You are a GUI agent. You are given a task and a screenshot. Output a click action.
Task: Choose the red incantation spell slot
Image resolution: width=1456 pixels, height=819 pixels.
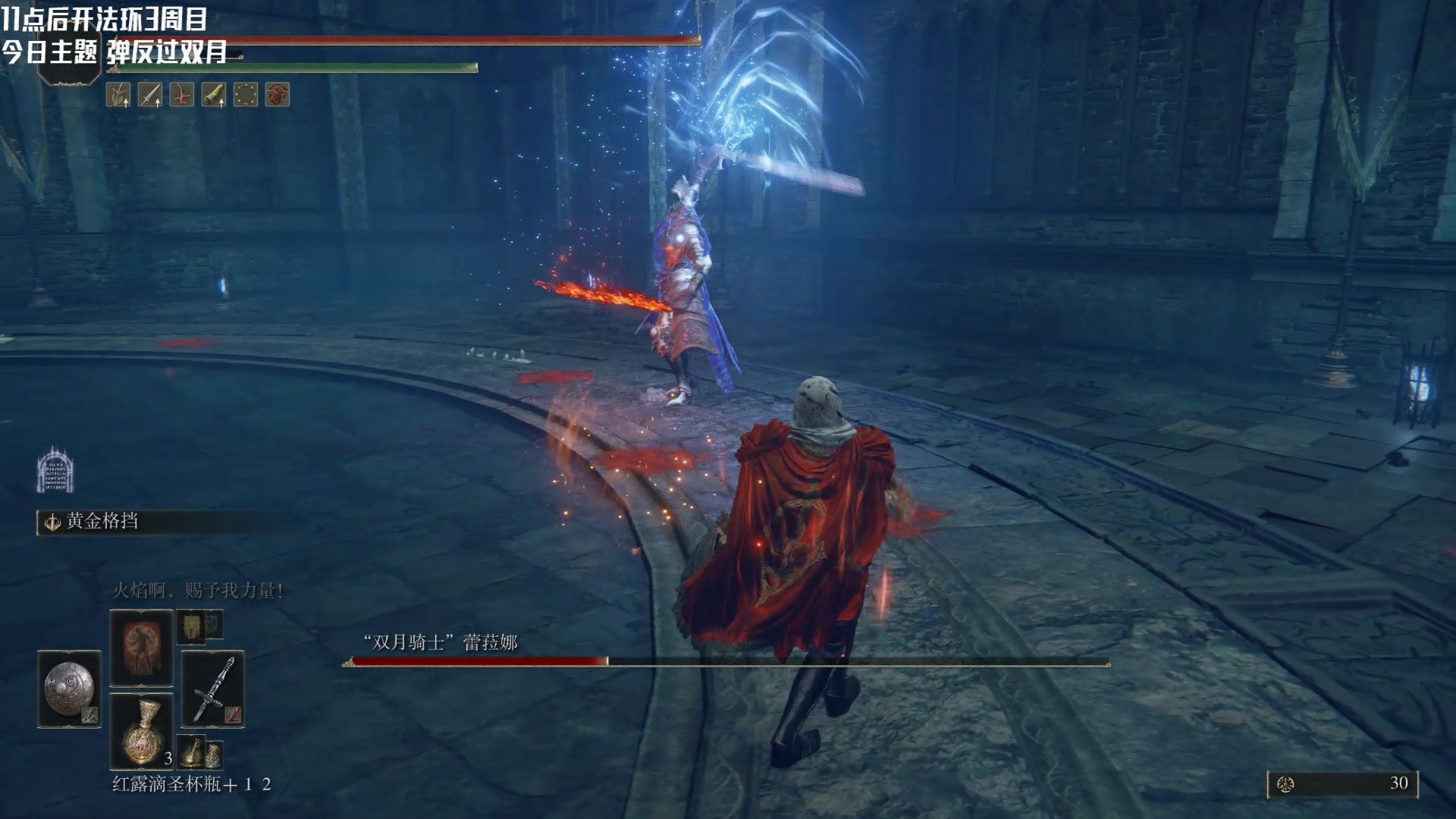pos(141,648)
